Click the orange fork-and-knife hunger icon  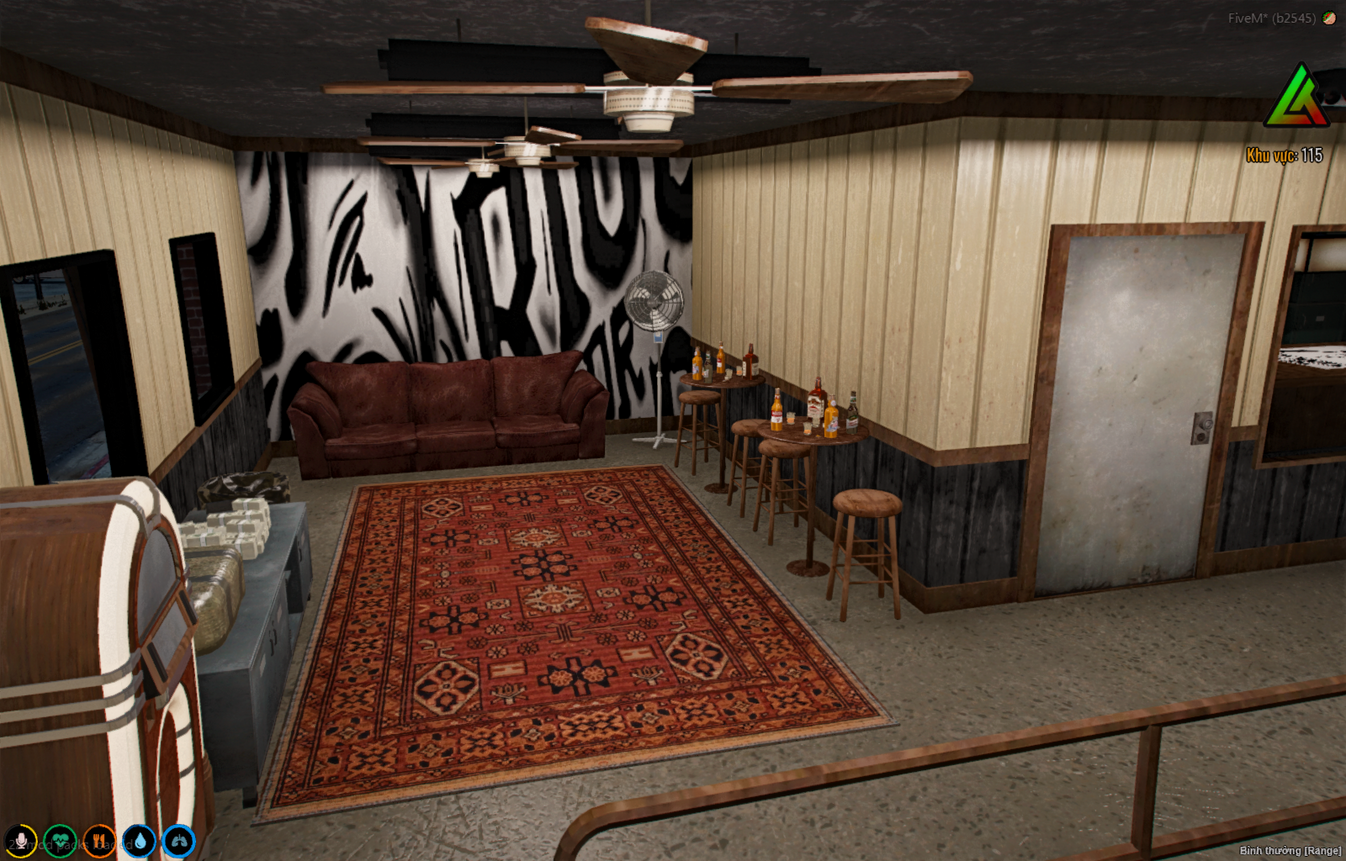pos(99,840)
